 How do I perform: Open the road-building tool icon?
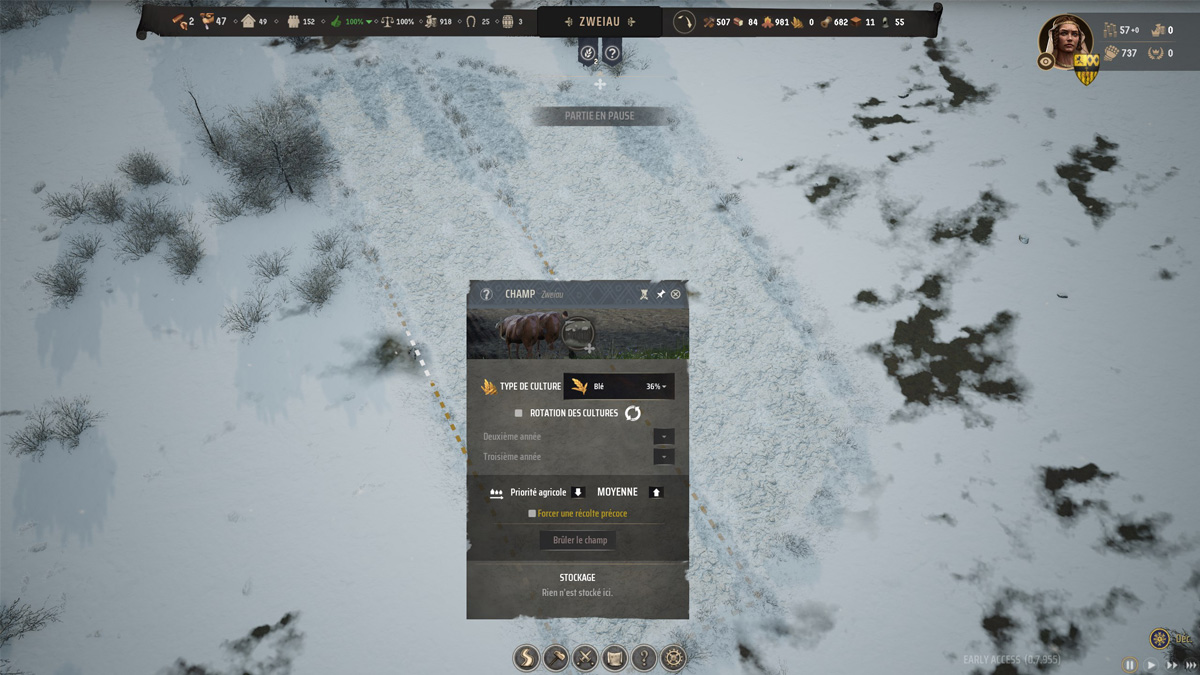pyautogui.click(x=526, y=657)
